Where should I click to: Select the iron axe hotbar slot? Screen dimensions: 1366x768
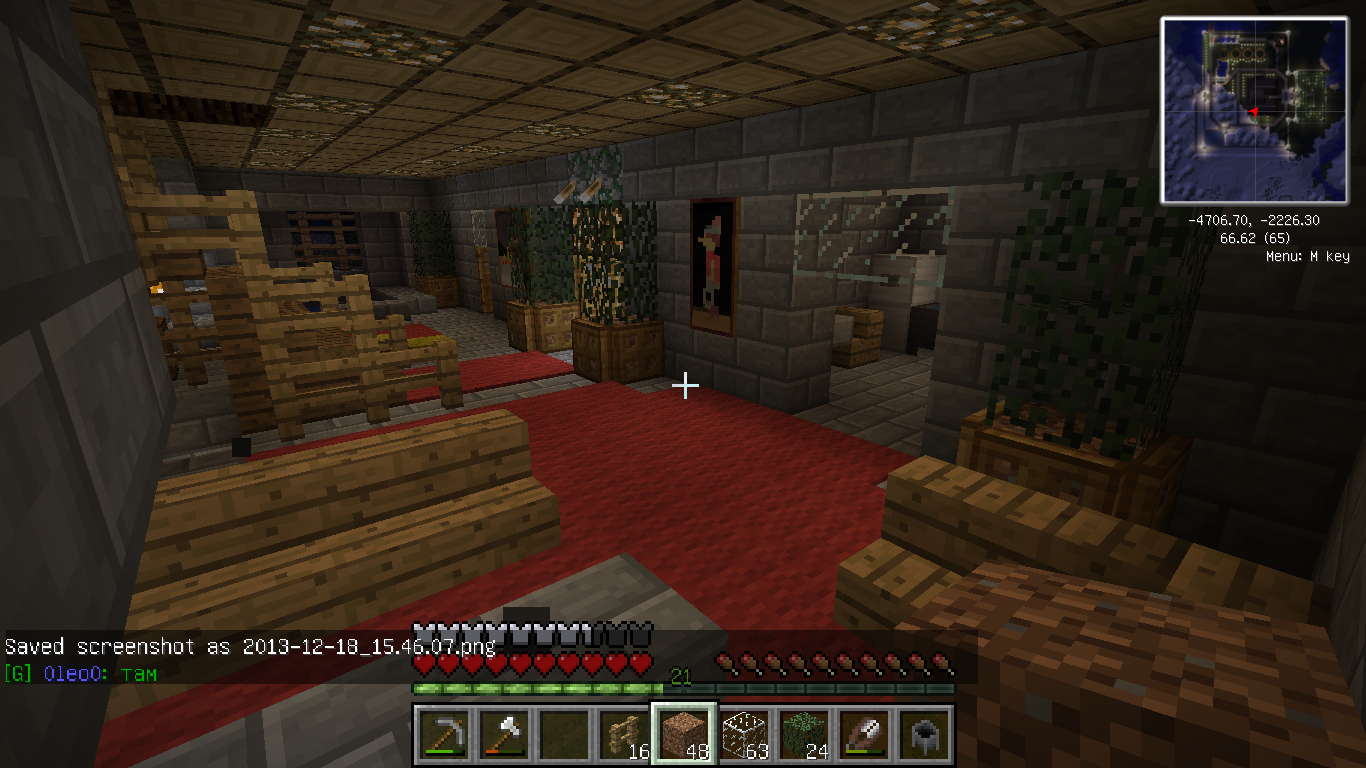[x=504, y=735]
